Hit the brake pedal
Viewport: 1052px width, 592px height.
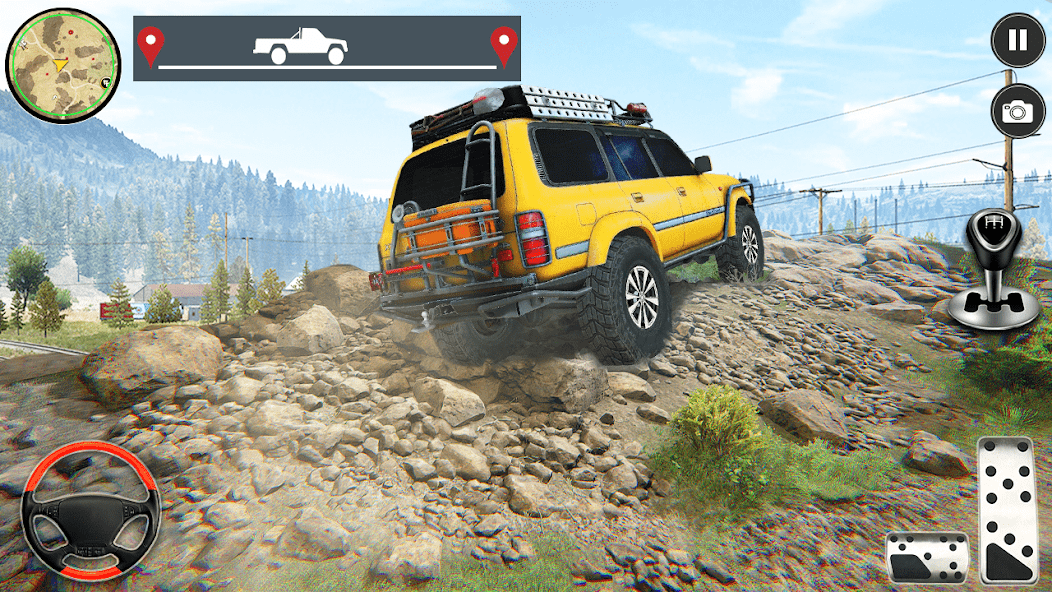(x=927, y=557)
